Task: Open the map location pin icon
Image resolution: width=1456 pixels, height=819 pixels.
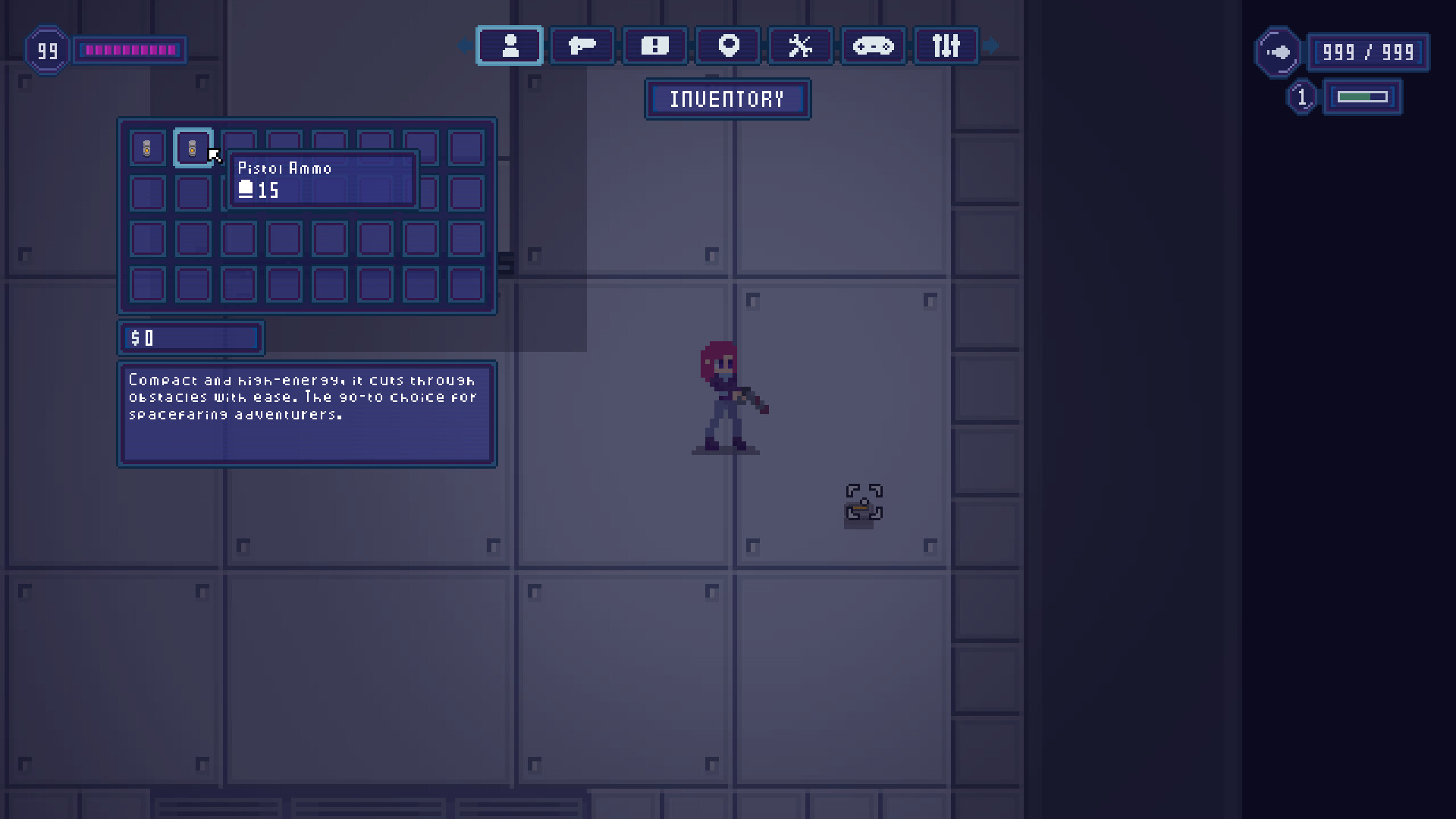Action: click(x=727, y=45)
